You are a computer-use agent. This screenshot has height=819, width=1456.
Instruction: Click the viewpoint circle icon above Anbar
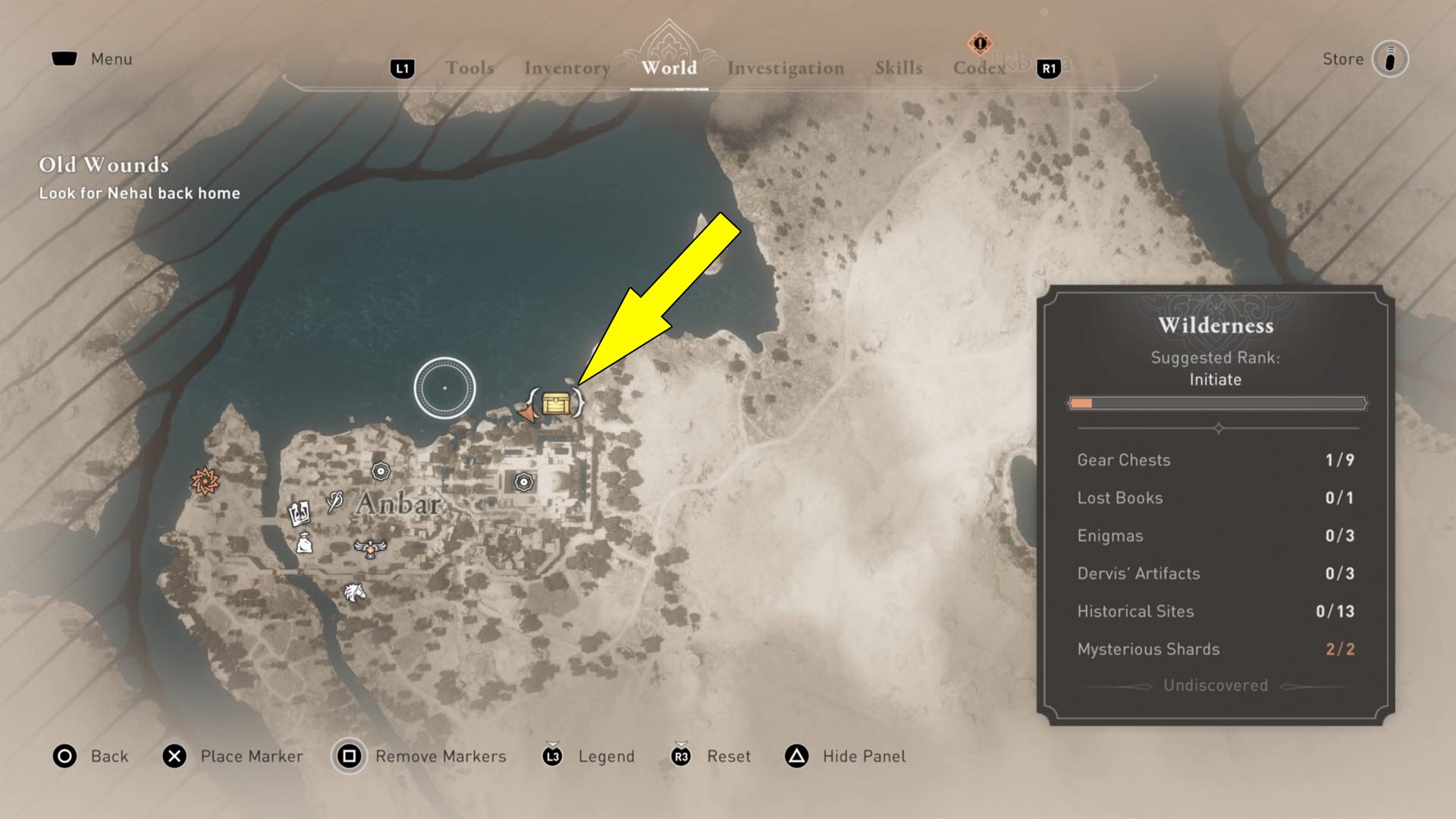tap(444, 387)
